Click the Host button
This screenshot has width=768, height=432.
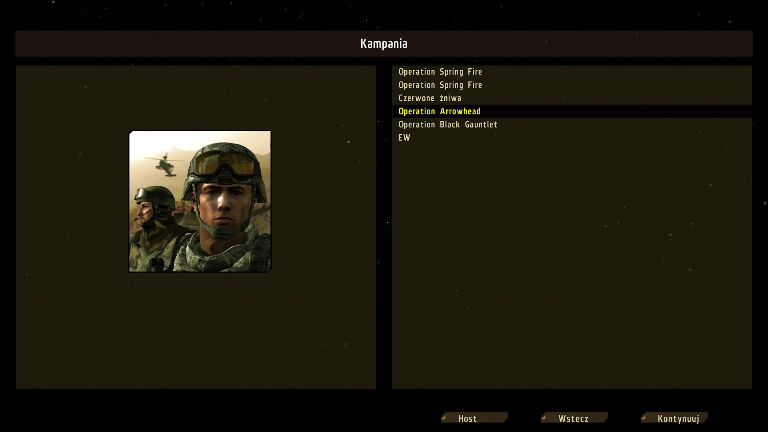point(473,418)
